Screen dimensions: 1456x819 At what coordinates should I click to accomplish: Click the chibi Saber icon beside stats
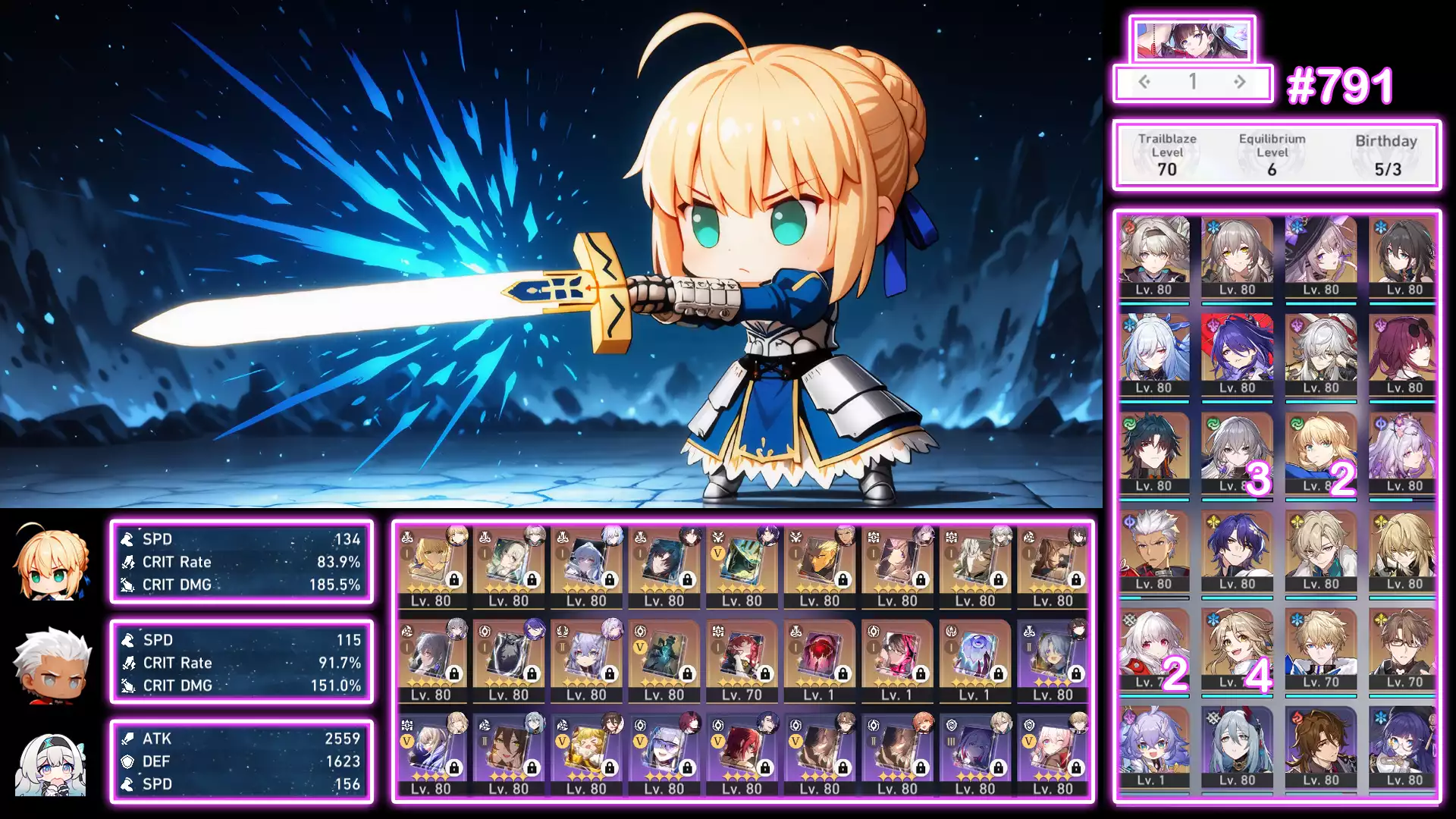pyautogui.click(x=52, y=562)
